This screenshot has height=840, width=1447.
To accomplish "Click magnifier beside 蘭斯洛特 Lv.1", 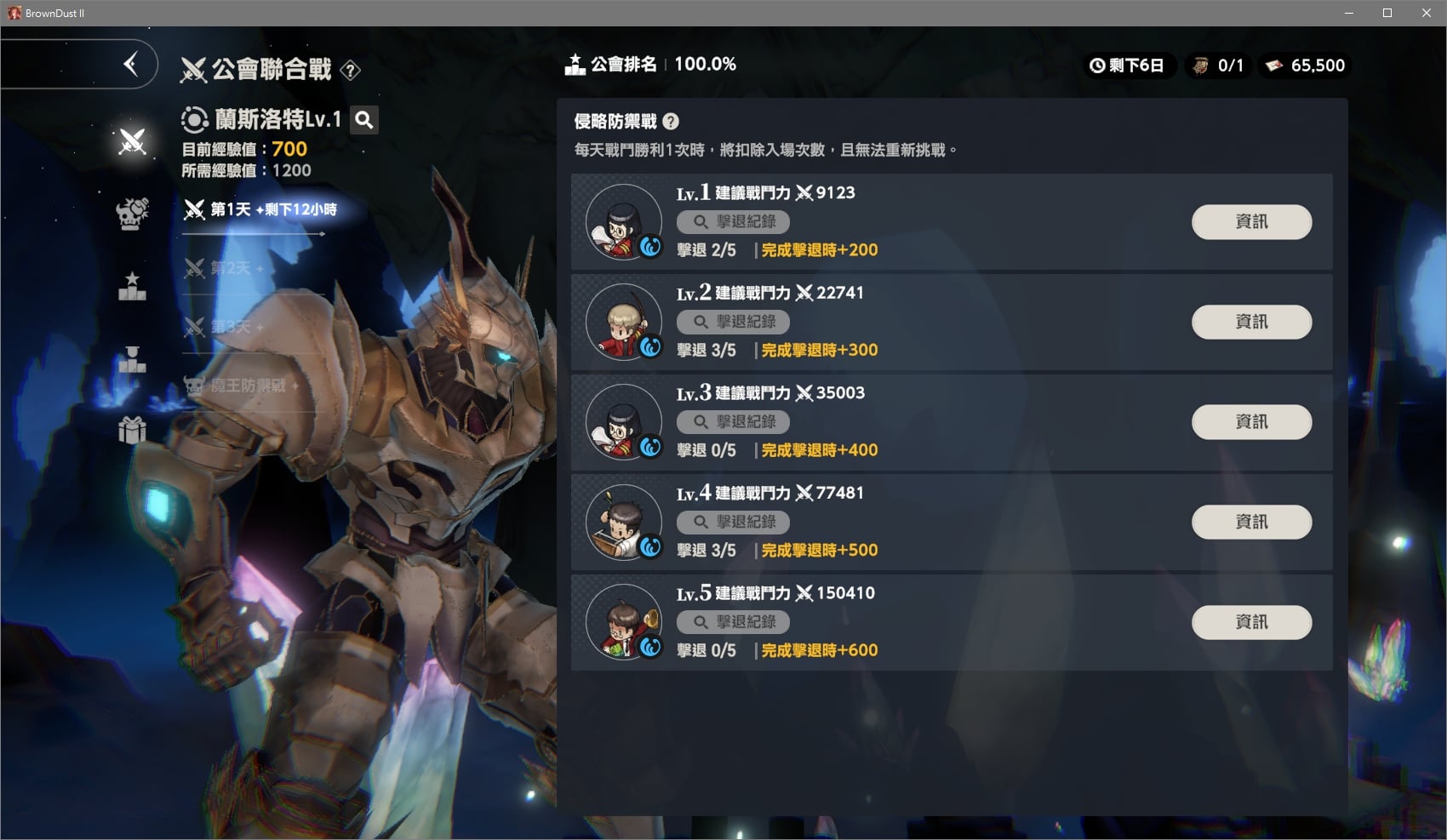I will tap(364, 120).
